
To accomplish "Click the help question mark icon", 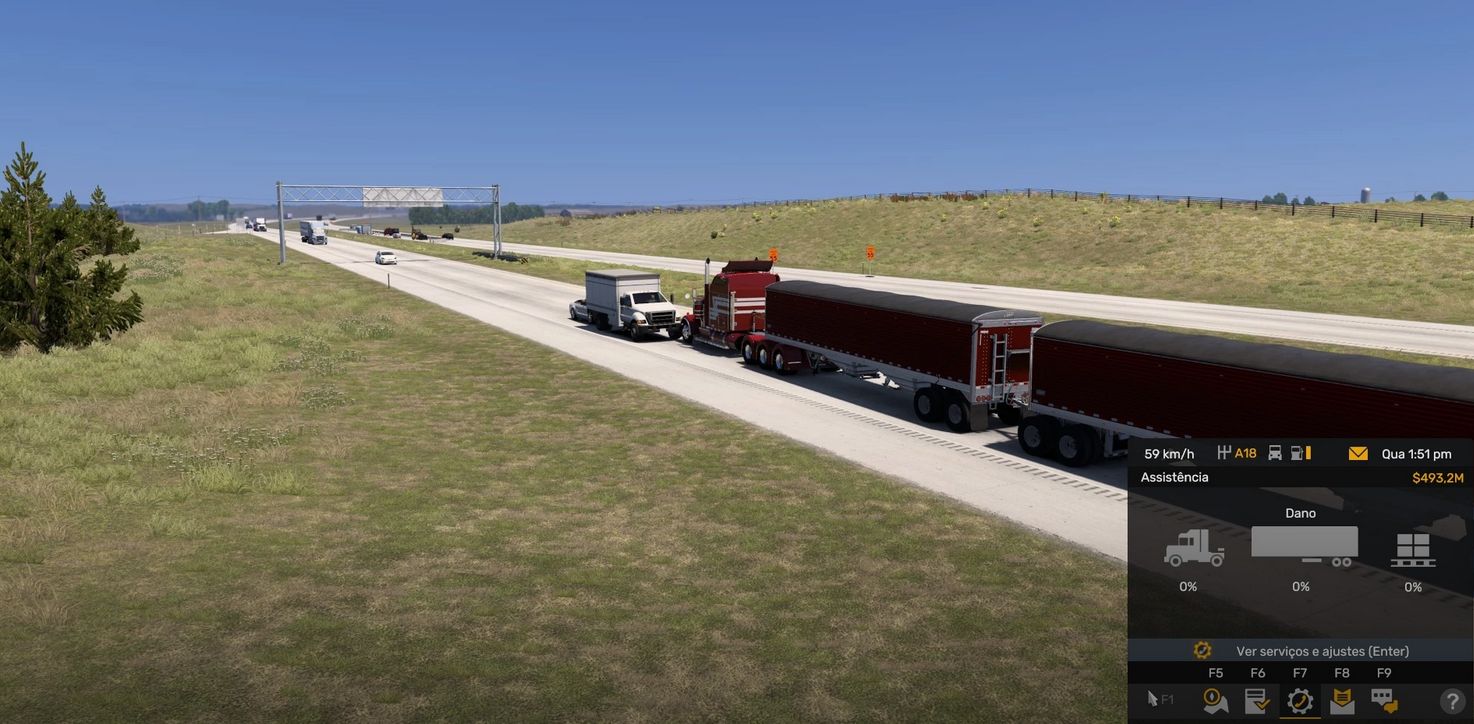I will (1451, 700).
